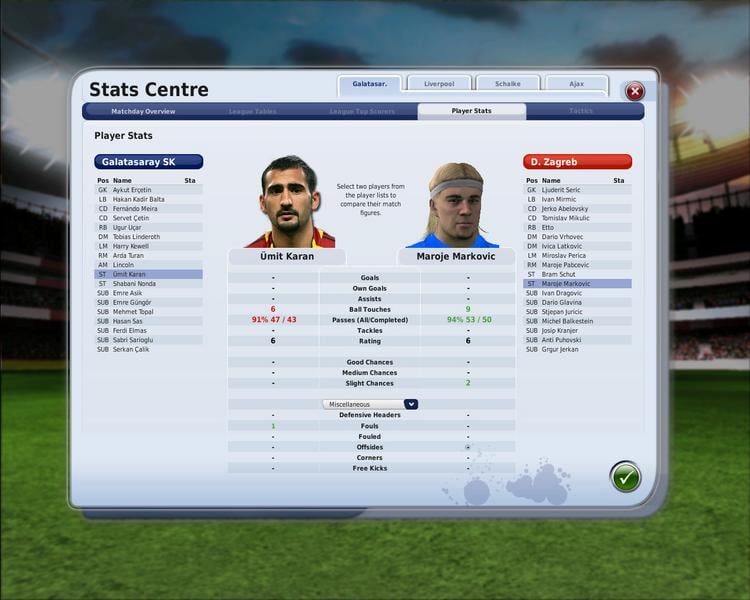Switch to the Liverpool team tab
The height and width of the screenshot is (600, 750).
point(439,84)
